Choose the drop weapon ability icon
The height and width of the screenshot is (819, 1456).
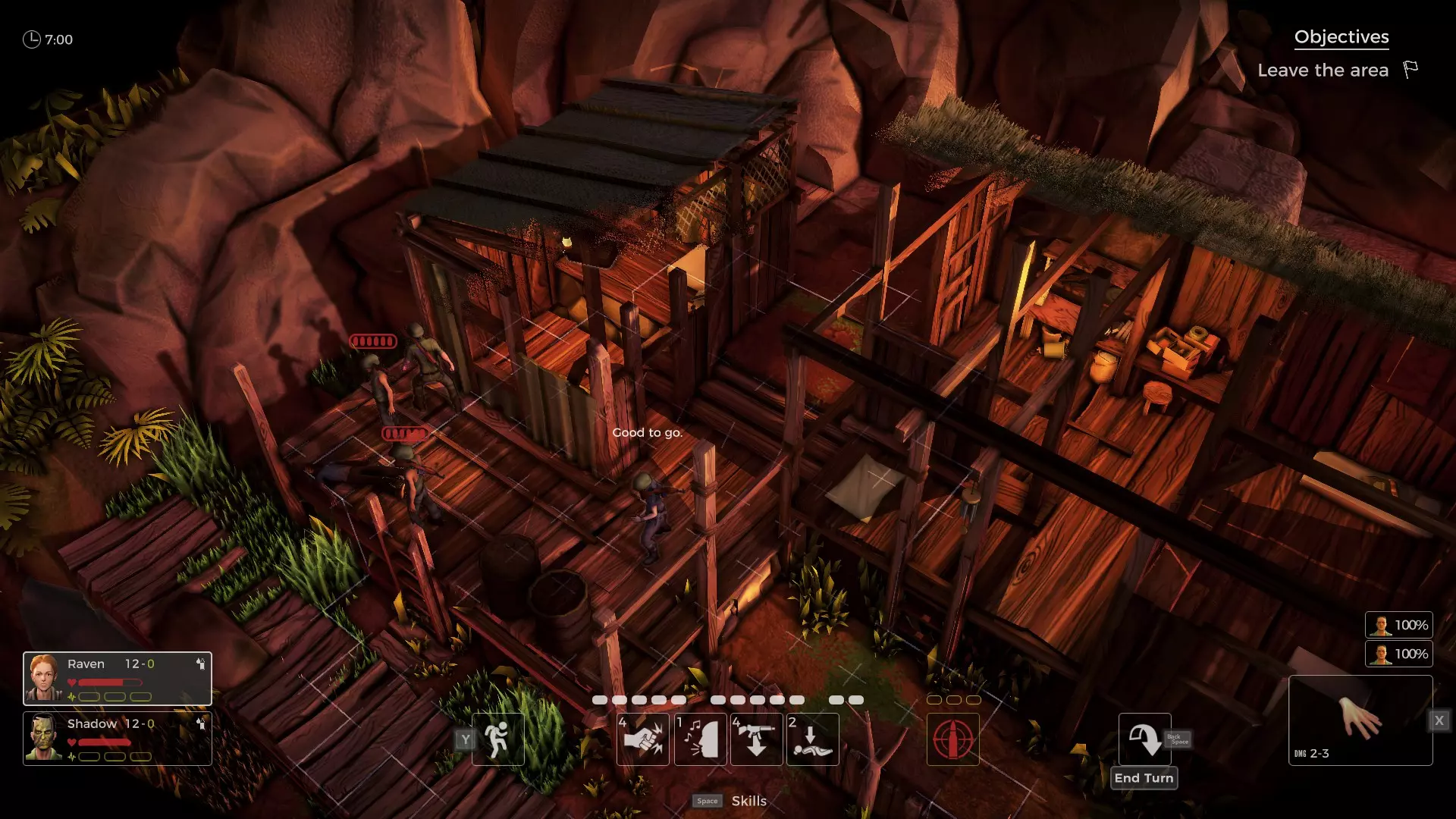[x=756, y=739]
